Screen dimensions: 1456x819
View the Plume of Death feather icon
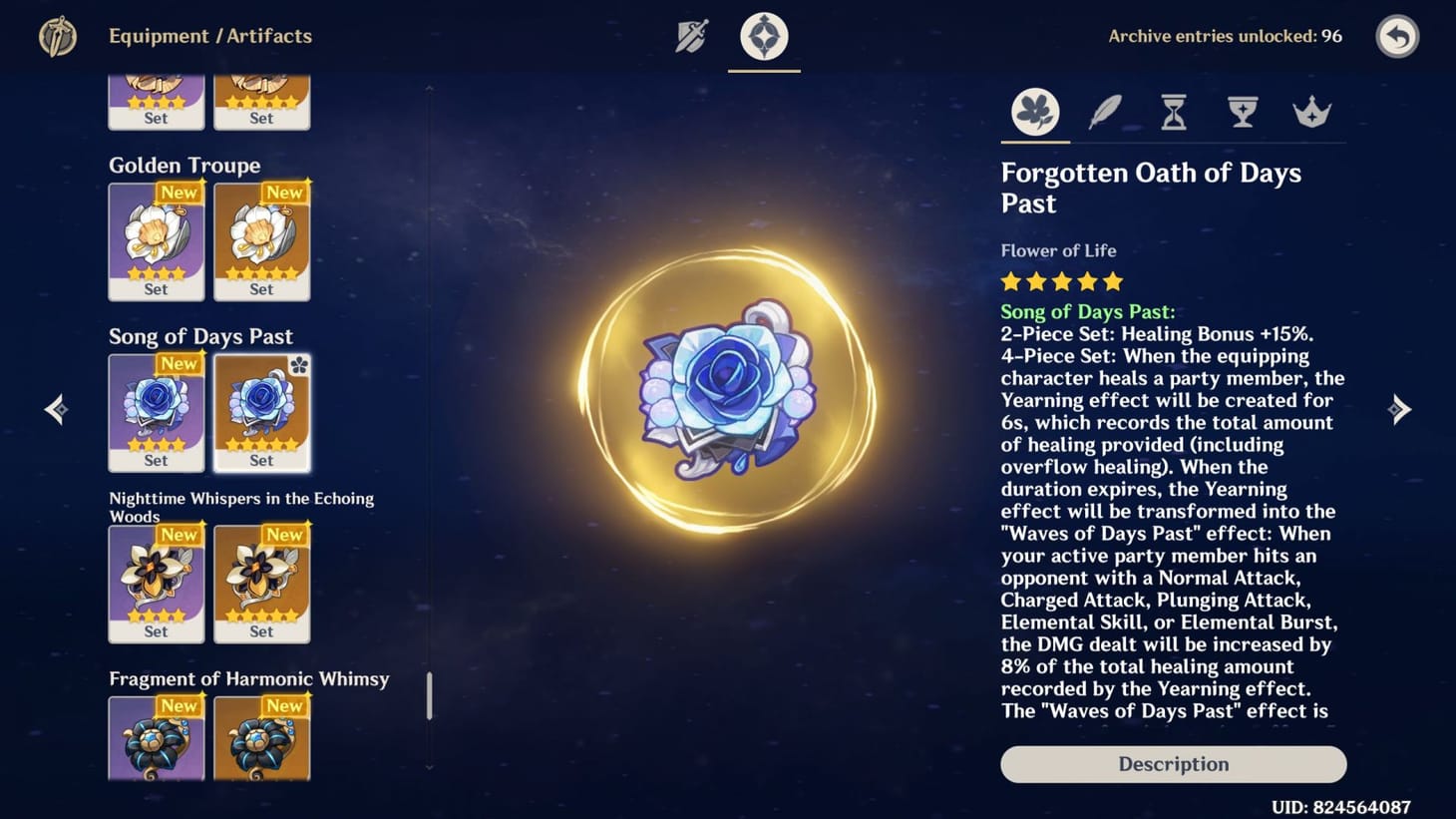(x=1104, y=112)
